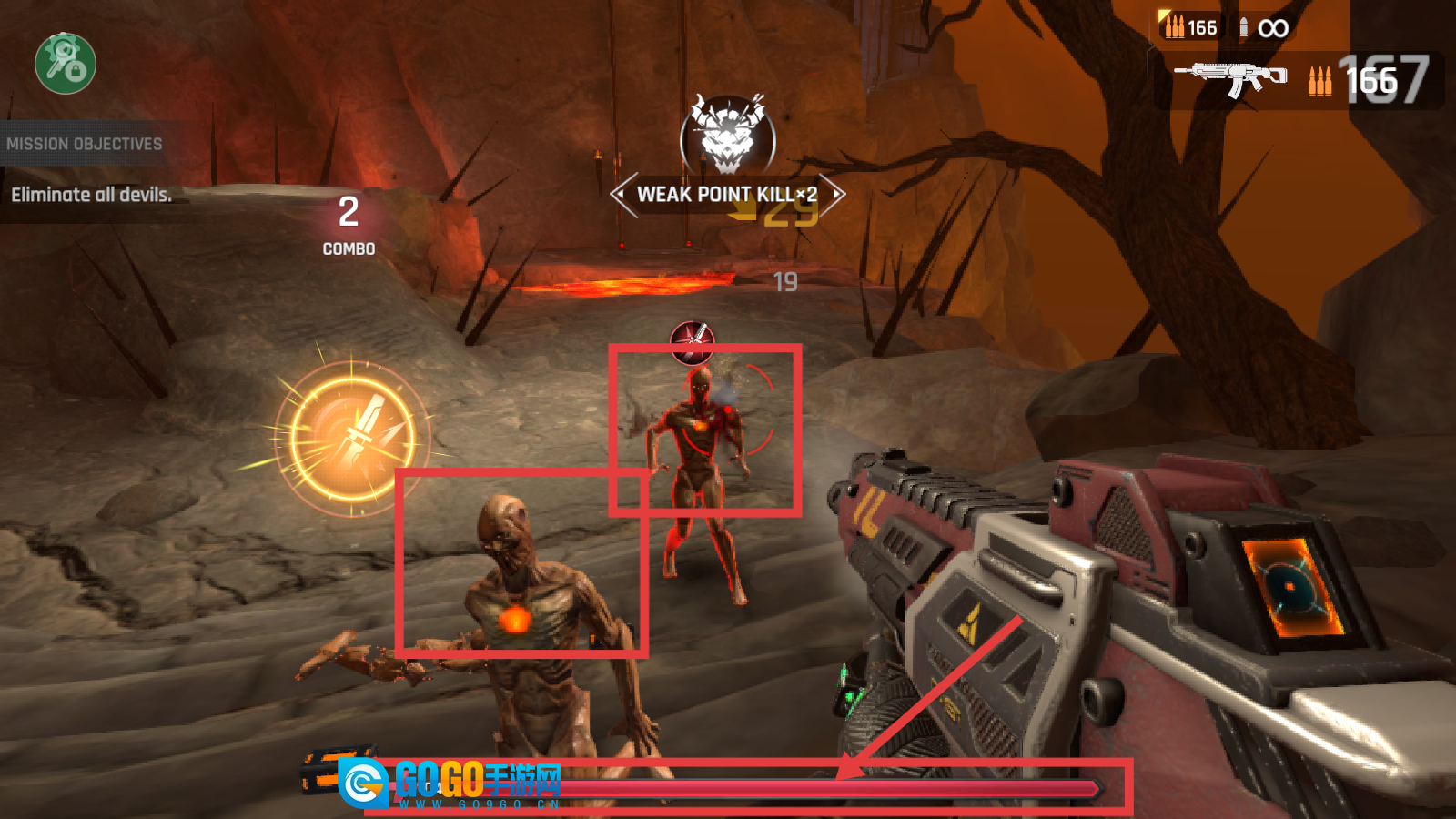Tap the red knife marker above the devil
This screenshot has width=1456, height=819.
[x=693, y=340]
